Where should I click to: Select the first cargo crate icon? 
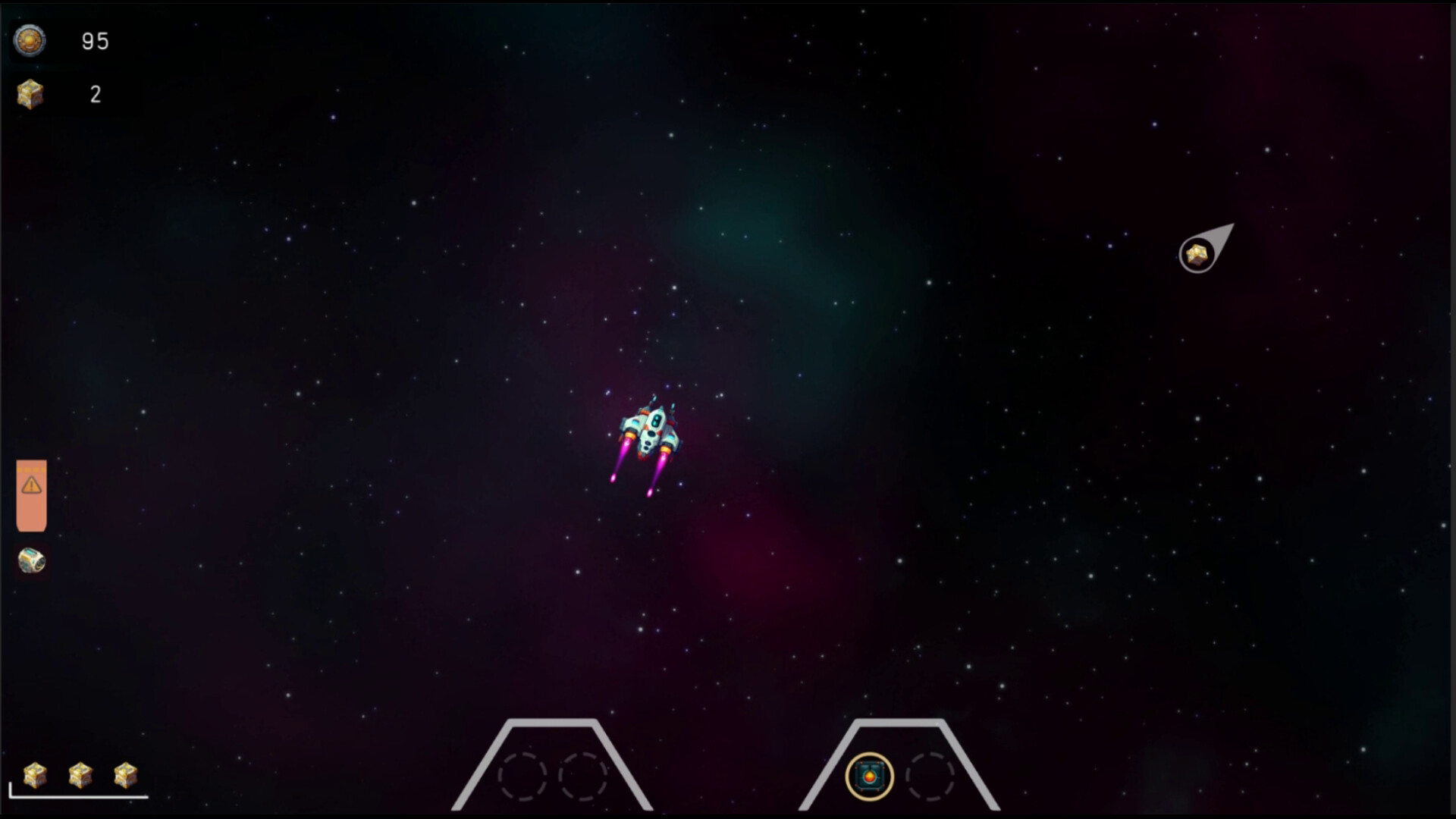point(34,774)
